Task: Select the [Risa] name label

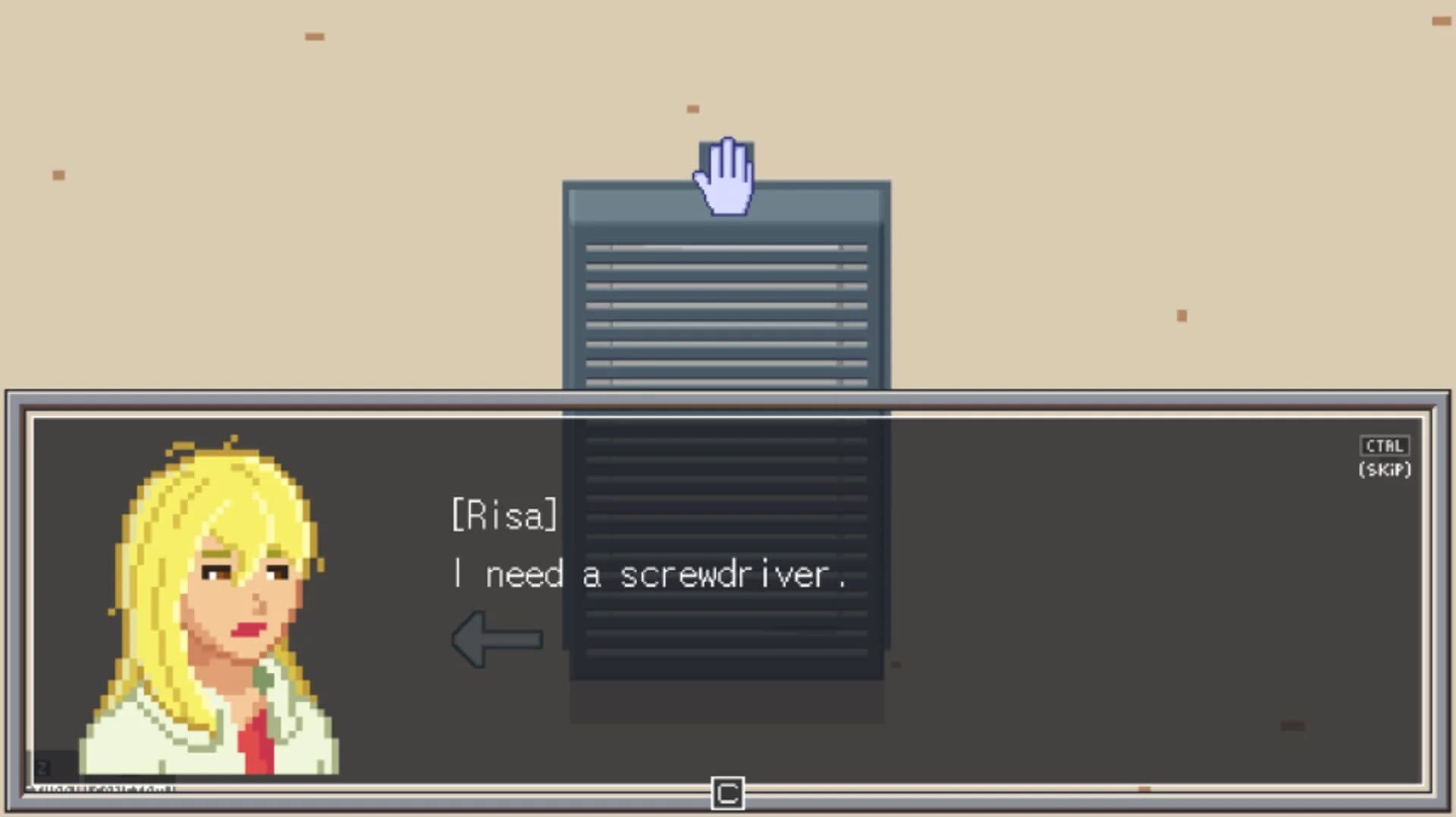Action: (x=504, y=515)
